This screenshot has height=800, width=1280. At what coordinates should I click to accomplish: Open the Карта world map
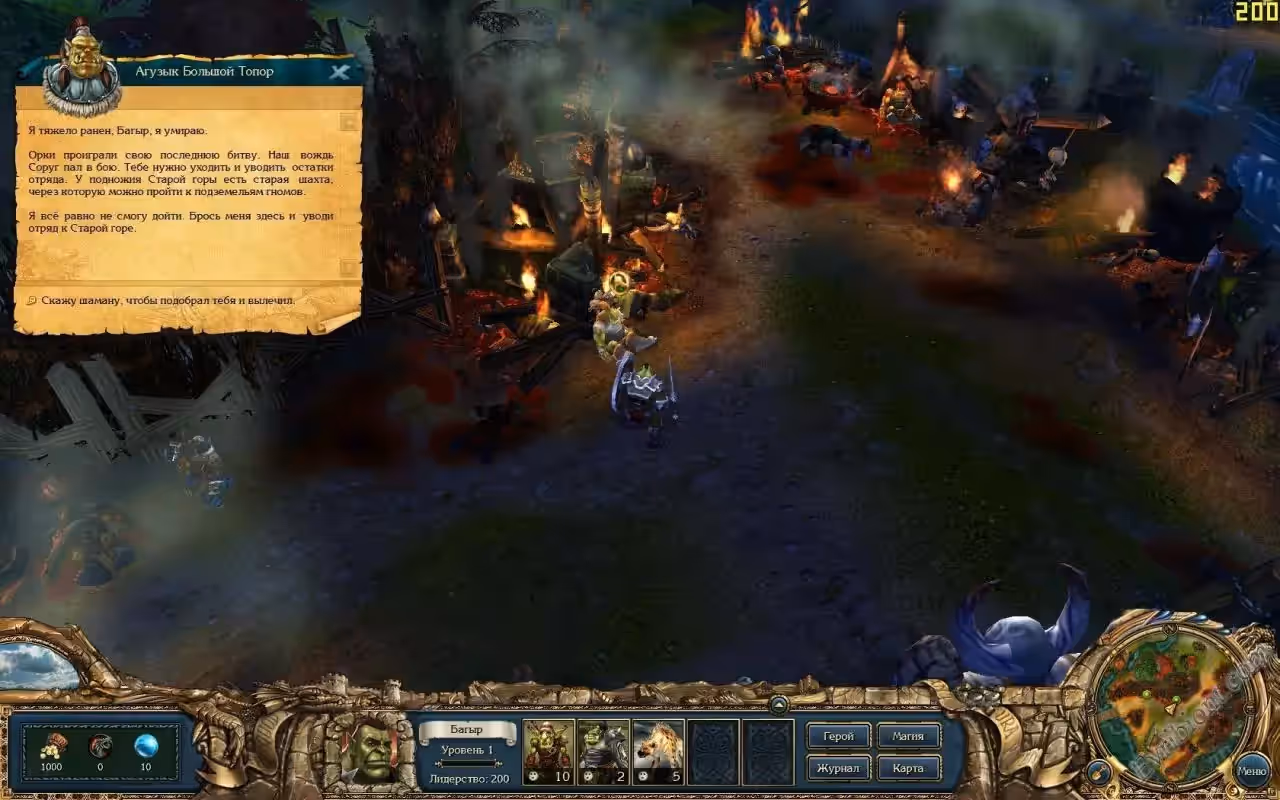tap(908, 768)
